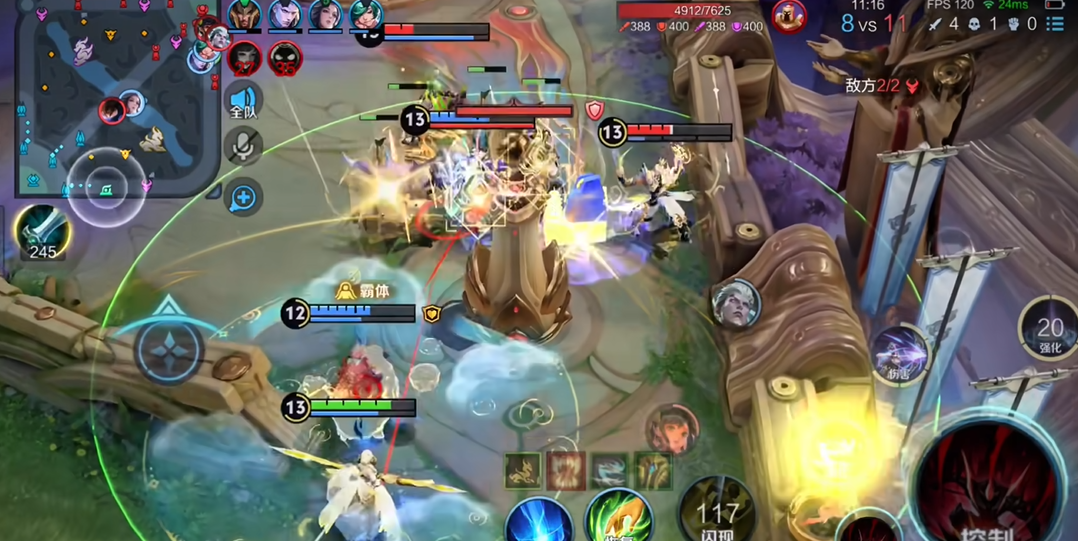Toggle the muted microphone button
The image size is (1078, 541).
coord(242,147)
